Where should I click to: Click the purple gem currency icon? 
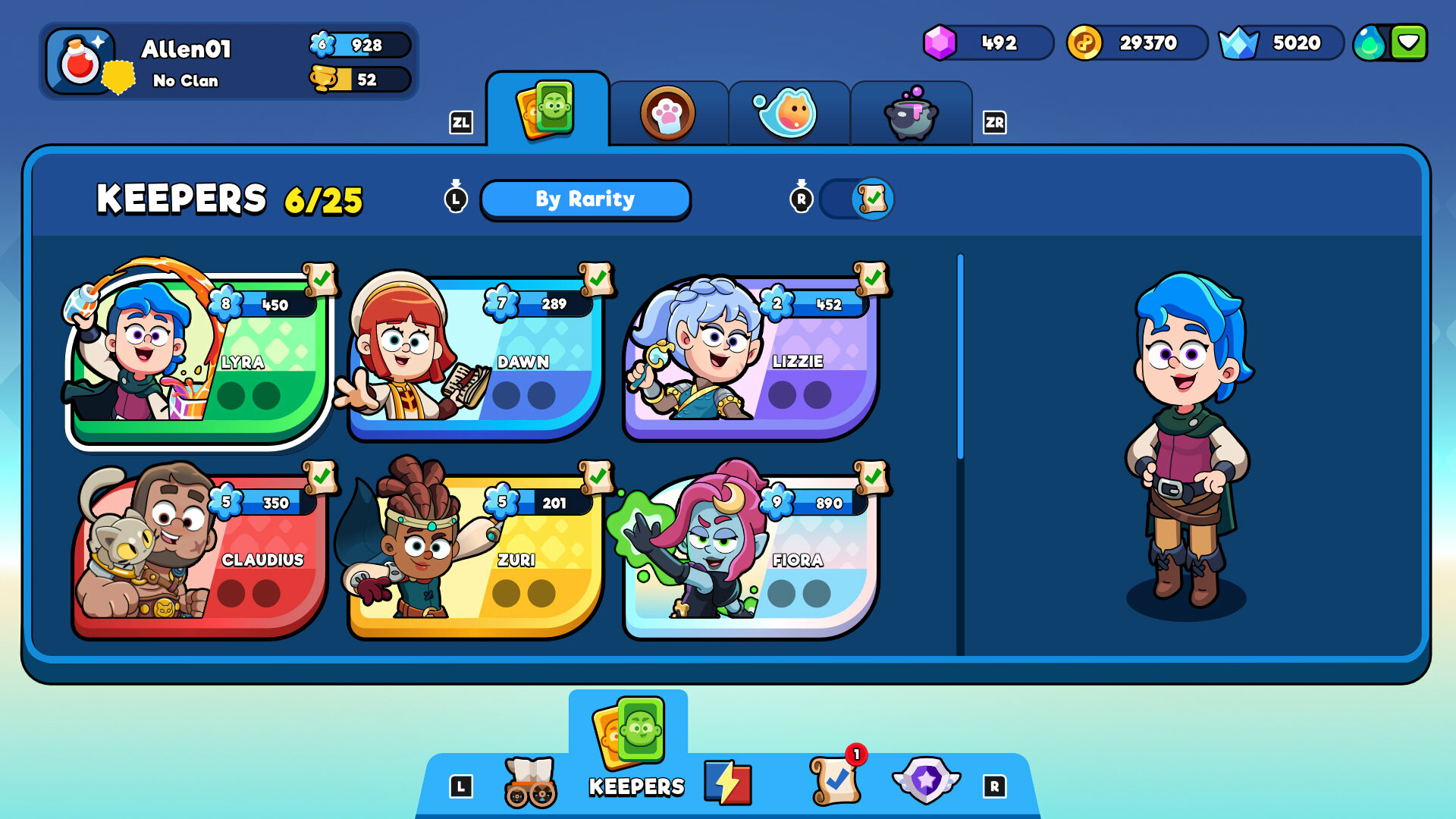point(940,43)
